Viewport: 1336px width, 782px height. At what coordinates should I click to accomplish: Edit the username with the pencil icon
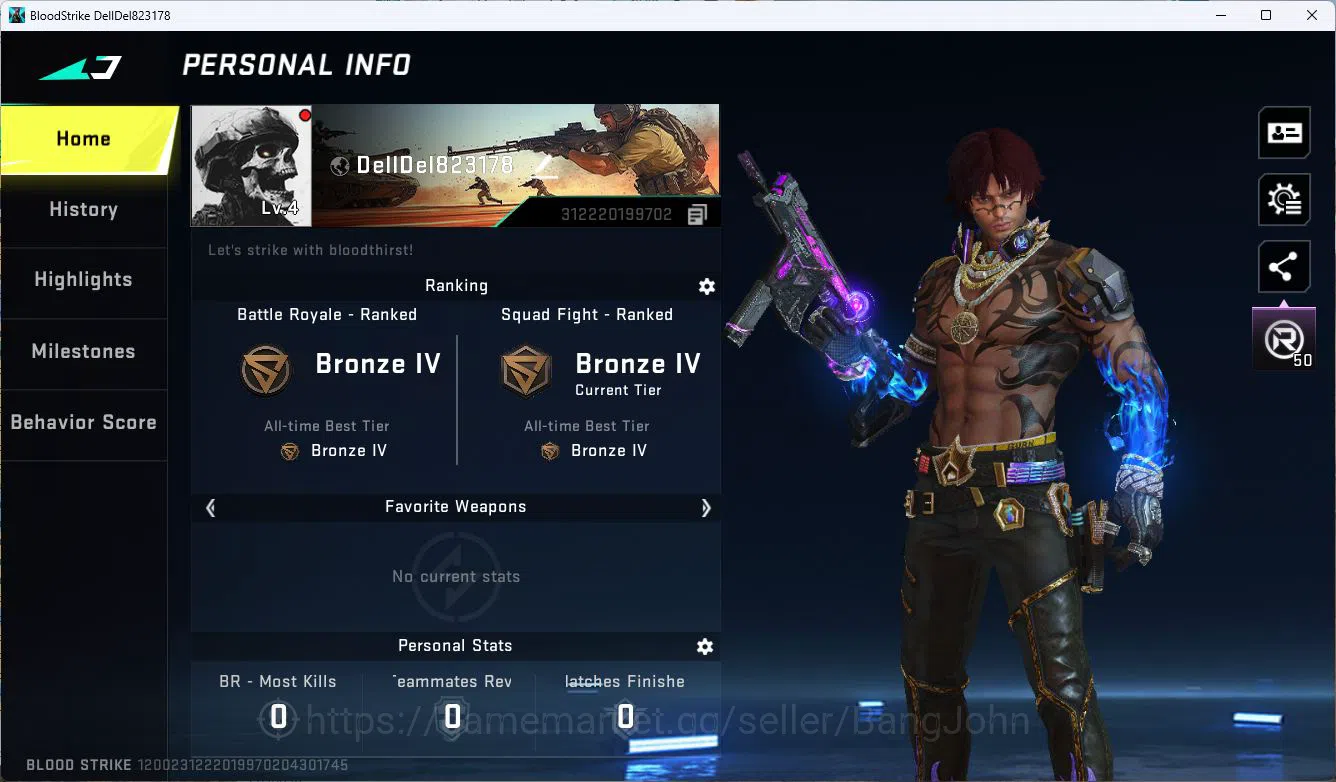544,165
